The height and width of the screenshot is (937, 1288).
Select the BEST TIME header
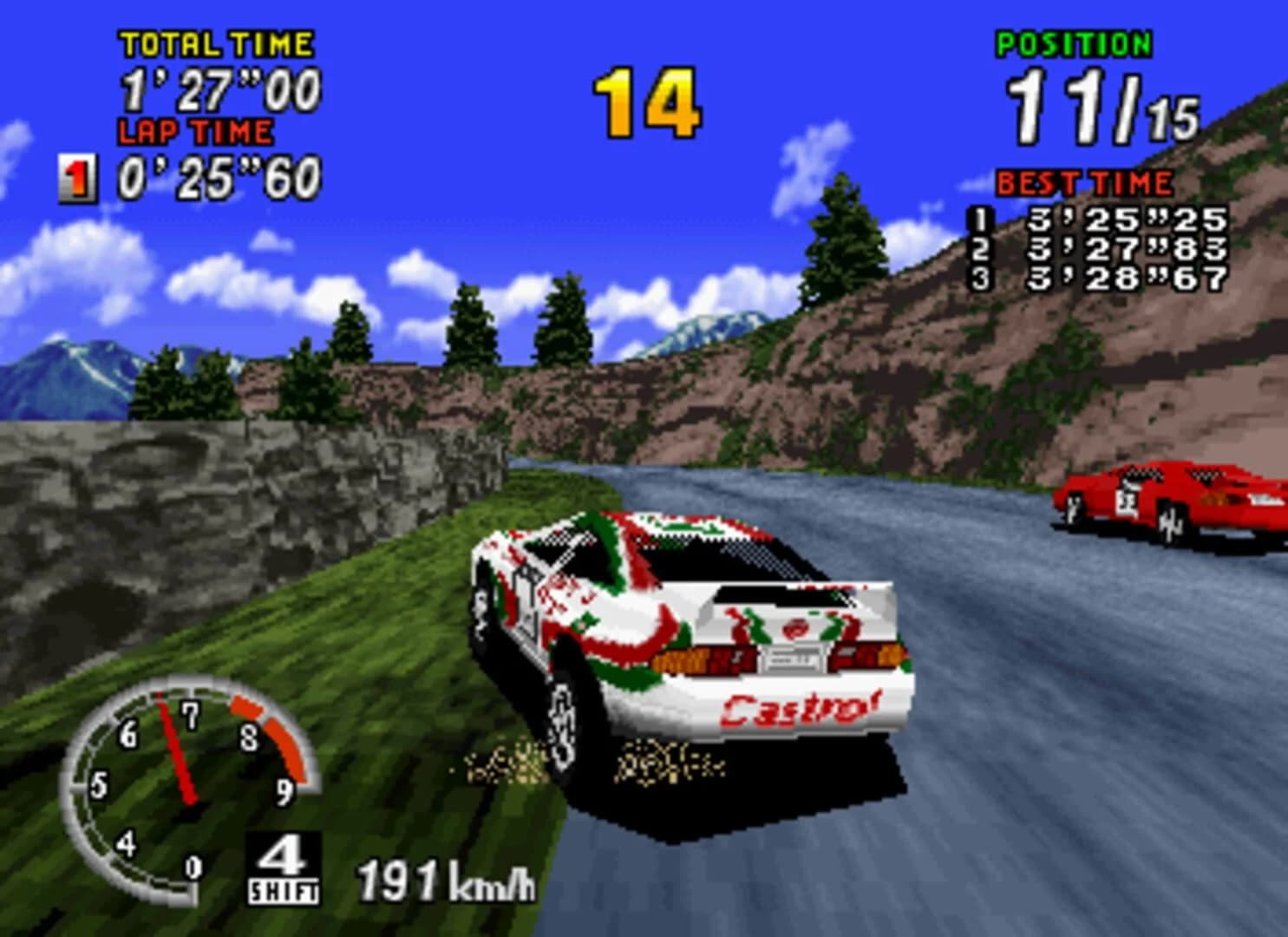pyautogui.click(x=1084, y=182)
